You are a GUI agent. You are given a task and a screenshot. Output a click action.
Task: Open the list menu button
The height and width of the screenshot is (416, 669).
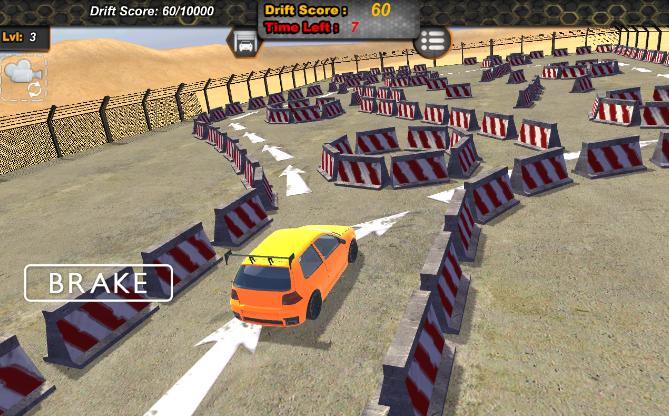tap(432, 41)
